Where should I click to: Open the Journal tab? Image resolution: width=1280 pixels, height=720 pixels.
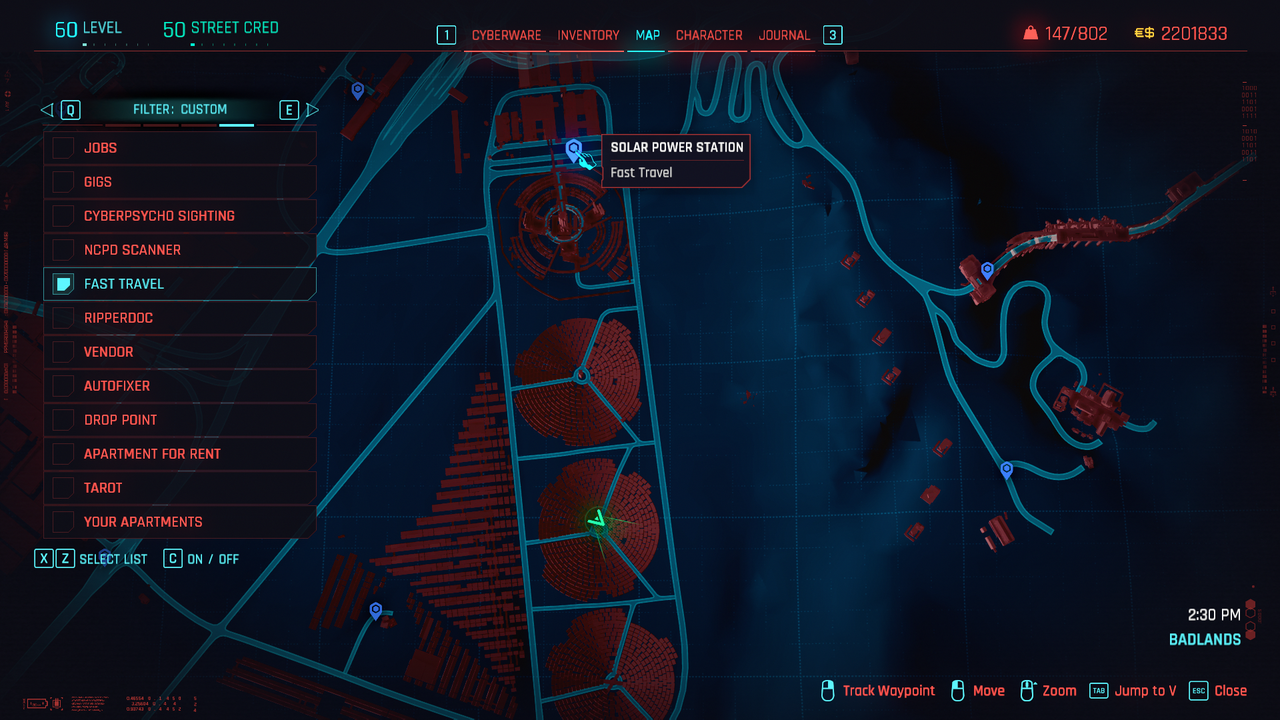[784, 35]
